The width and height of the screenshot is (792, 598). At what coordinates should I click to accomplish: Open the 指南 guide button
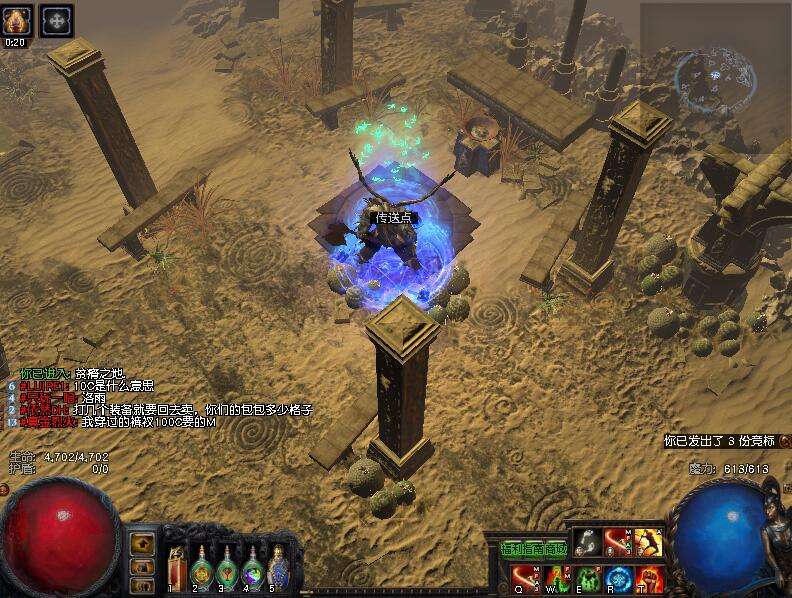click(x=534, y=549)
